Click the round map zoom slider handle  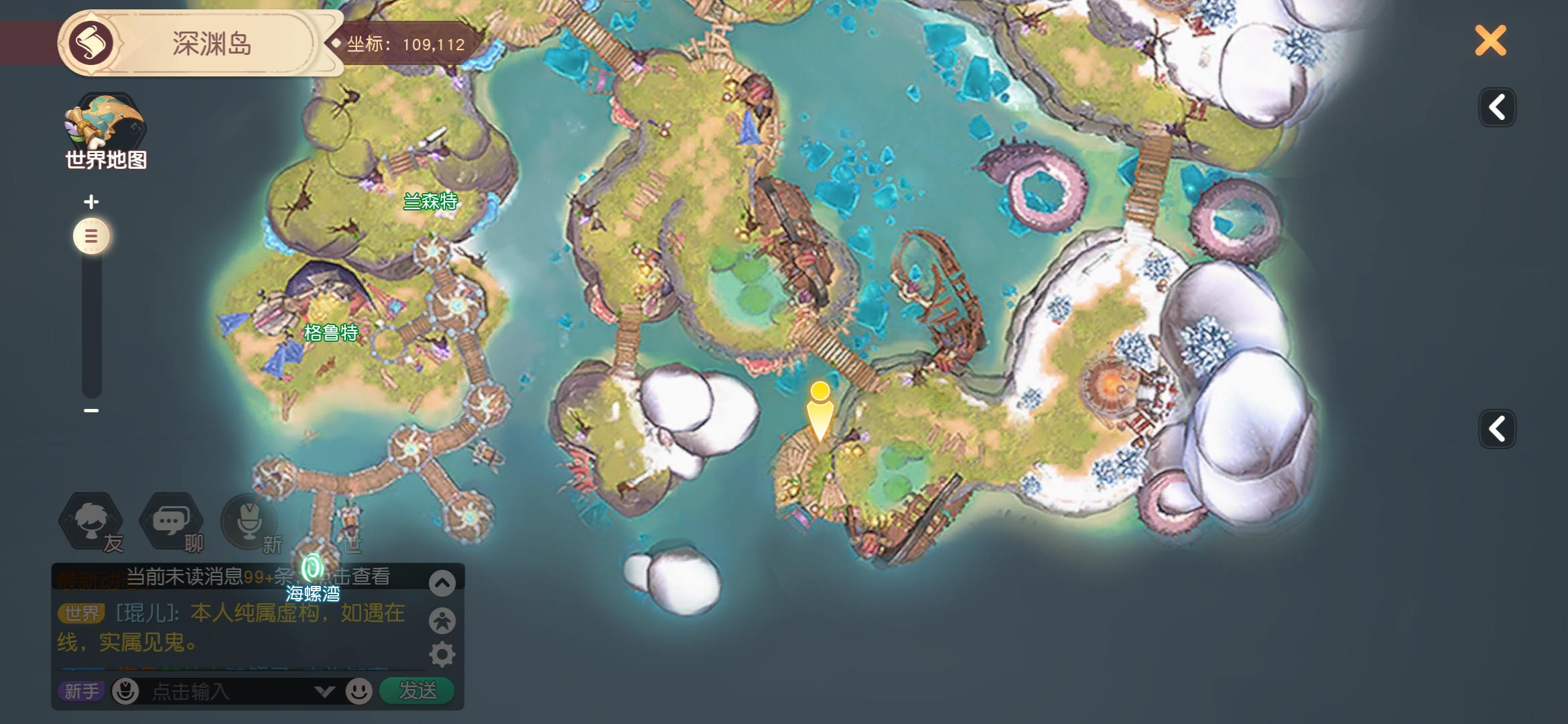point(91,236)
